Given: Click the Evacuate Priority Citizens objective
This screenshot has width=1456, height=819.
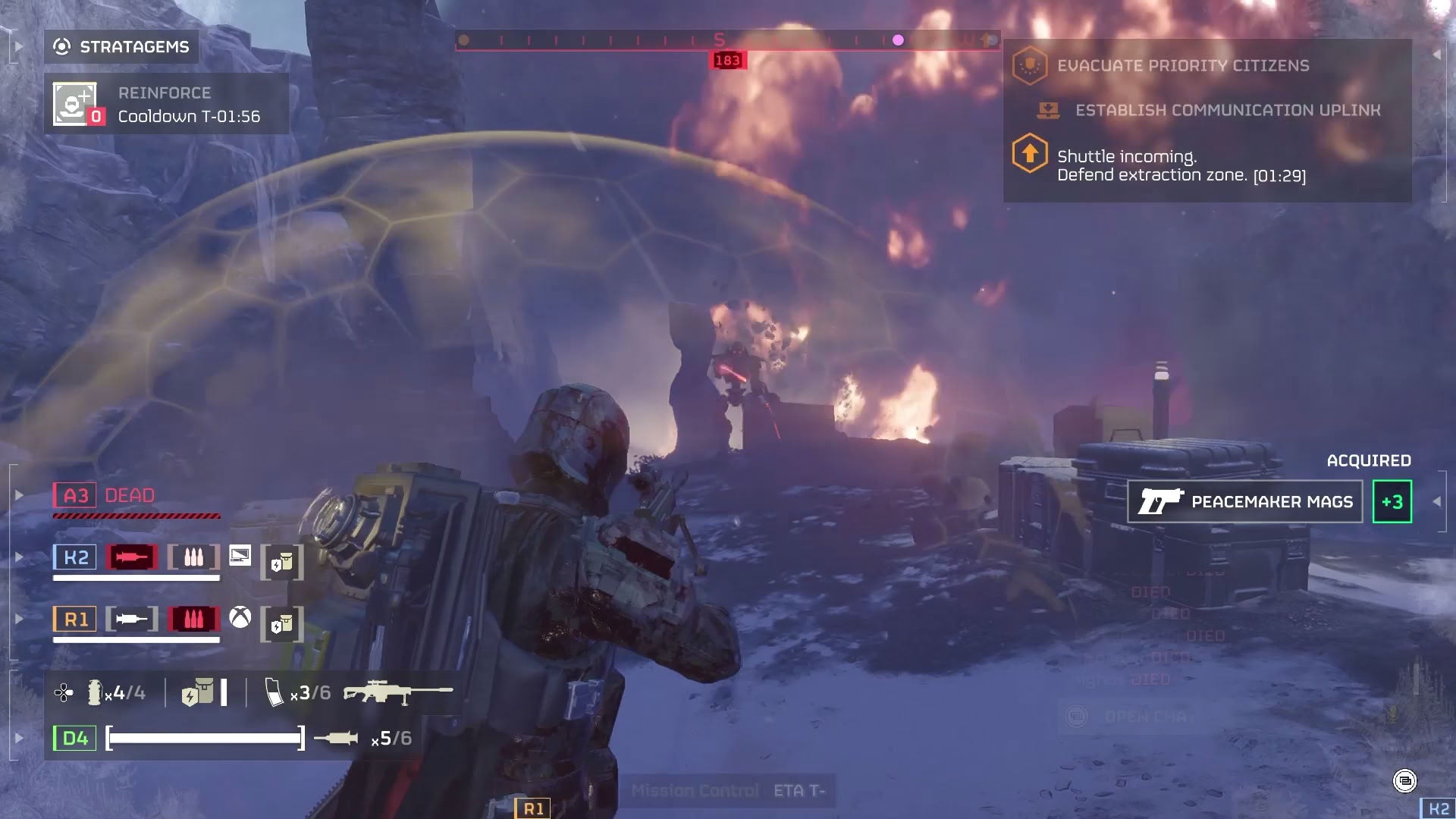Looking at the screenshot, I should click(1182, 66).
